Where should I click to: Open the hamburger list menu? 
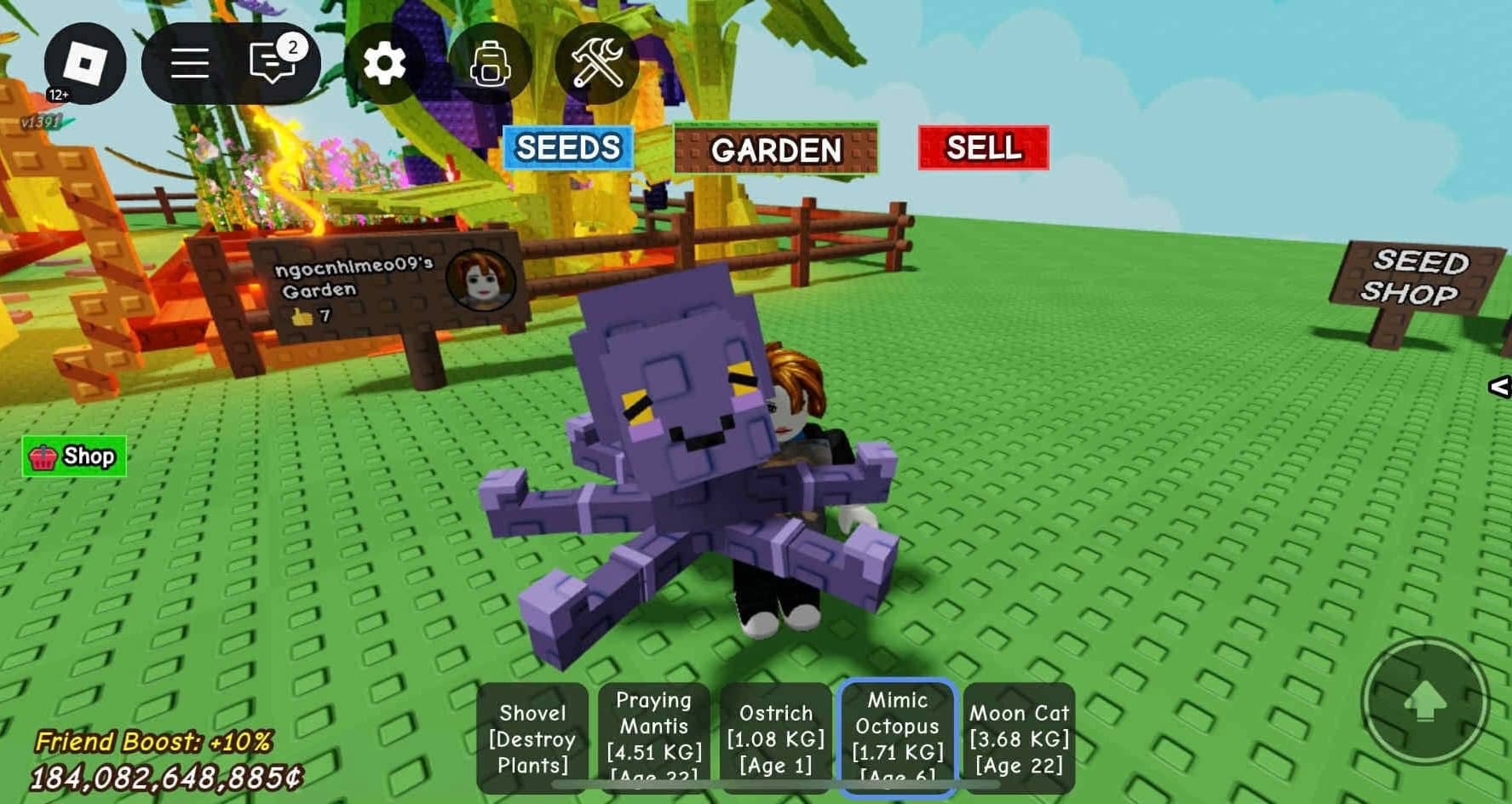[x=189, y=64]
